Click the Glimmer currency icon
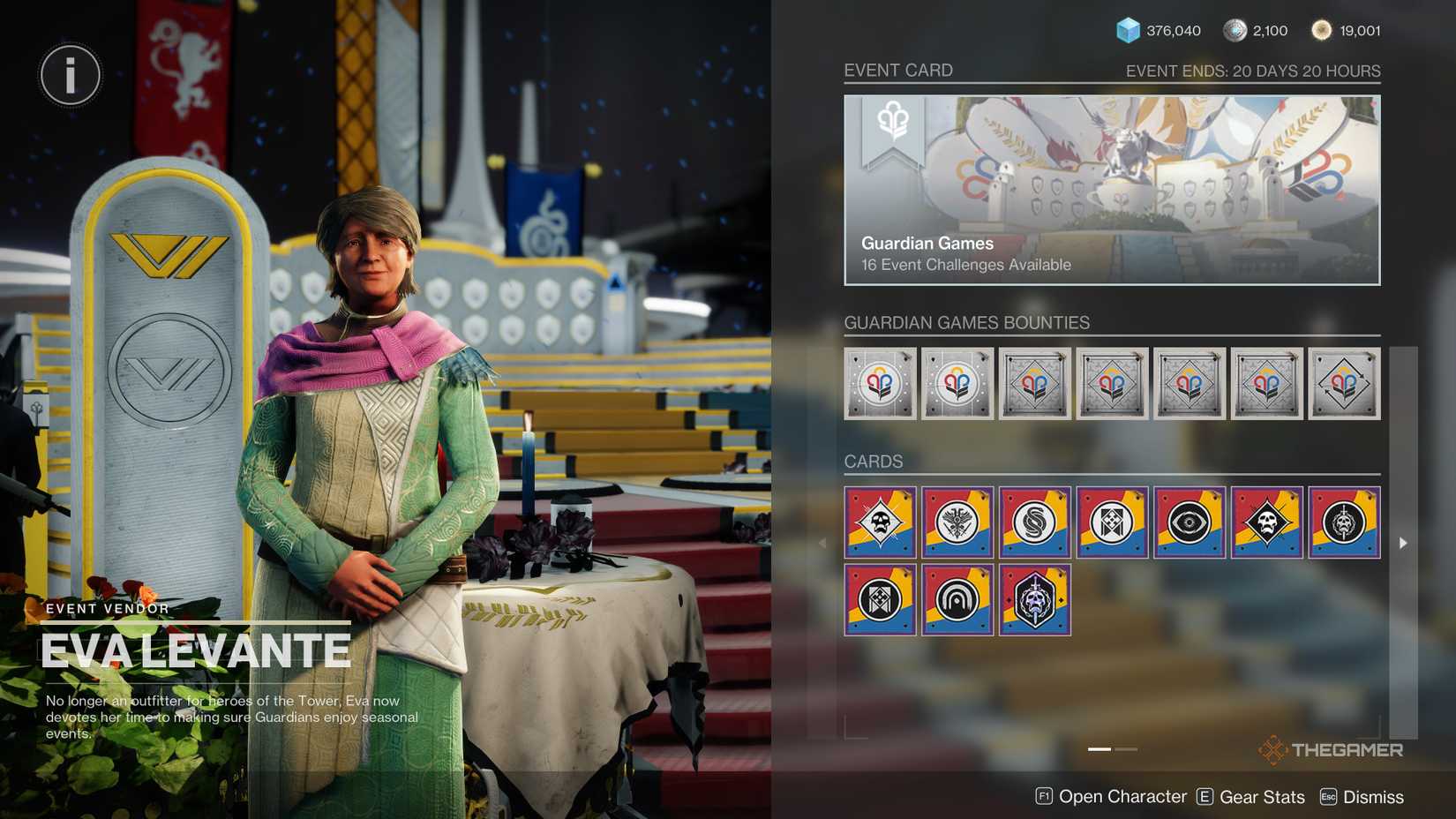1456x819 pixels. [1127, 30]
